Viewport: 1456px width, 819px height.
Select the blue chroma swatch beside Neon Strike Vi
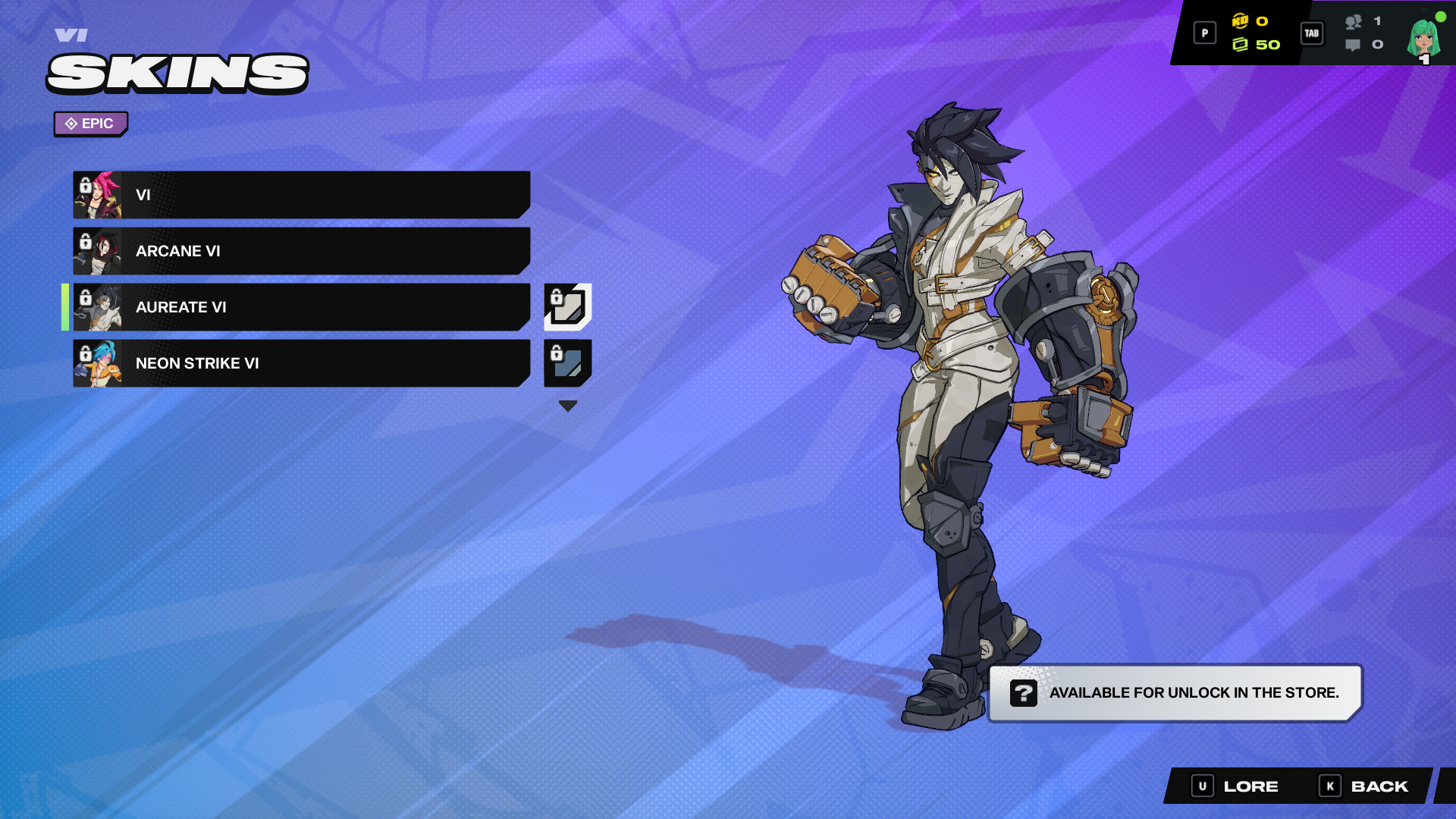(568, 363)
